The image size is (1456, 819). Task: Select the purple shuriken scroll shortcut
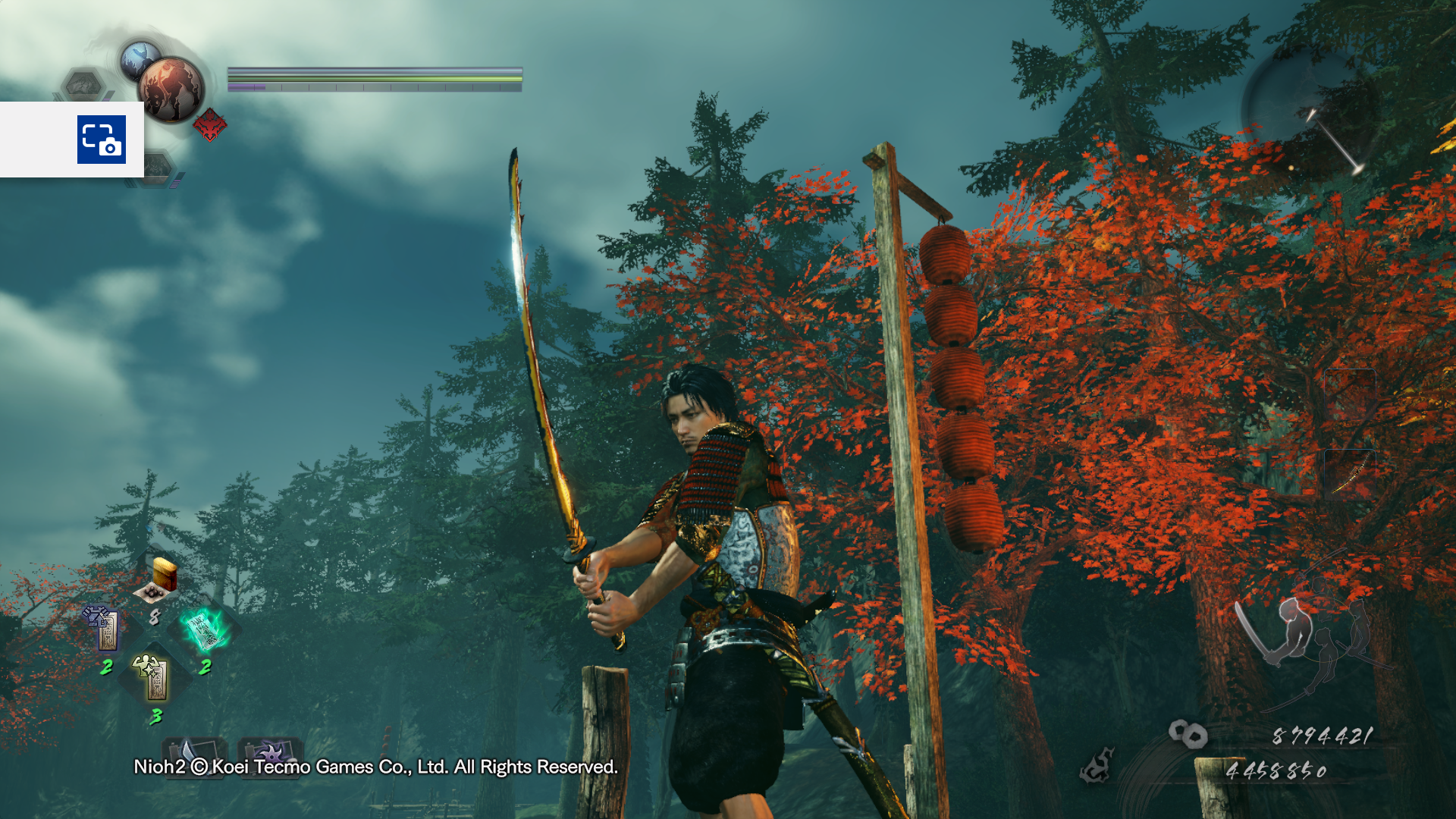(269, 751)
